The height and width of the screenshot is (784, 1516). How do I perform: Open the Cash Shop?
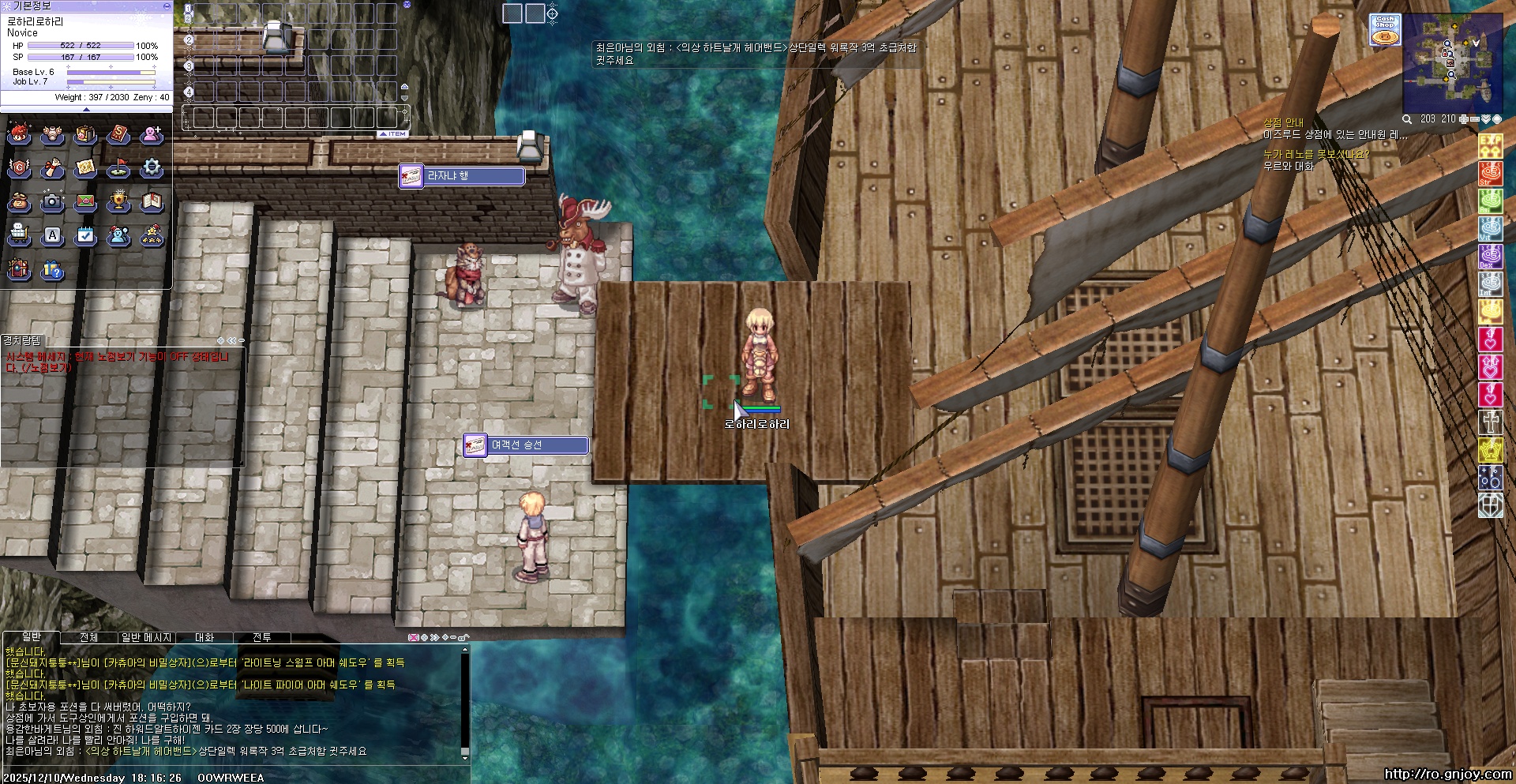(x=1384, y=29)
